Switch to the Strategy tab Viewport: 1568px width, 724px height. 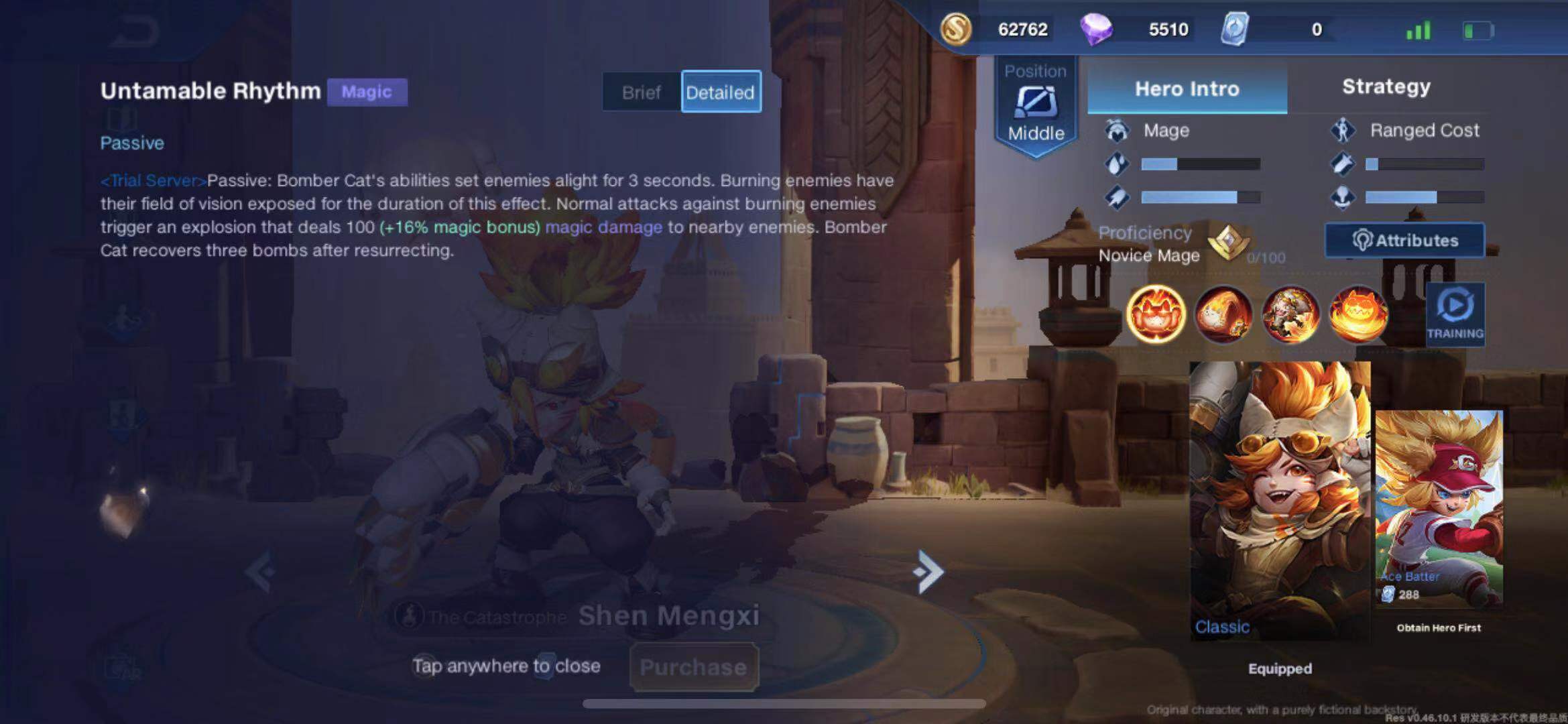click(x=1386, y=87)
